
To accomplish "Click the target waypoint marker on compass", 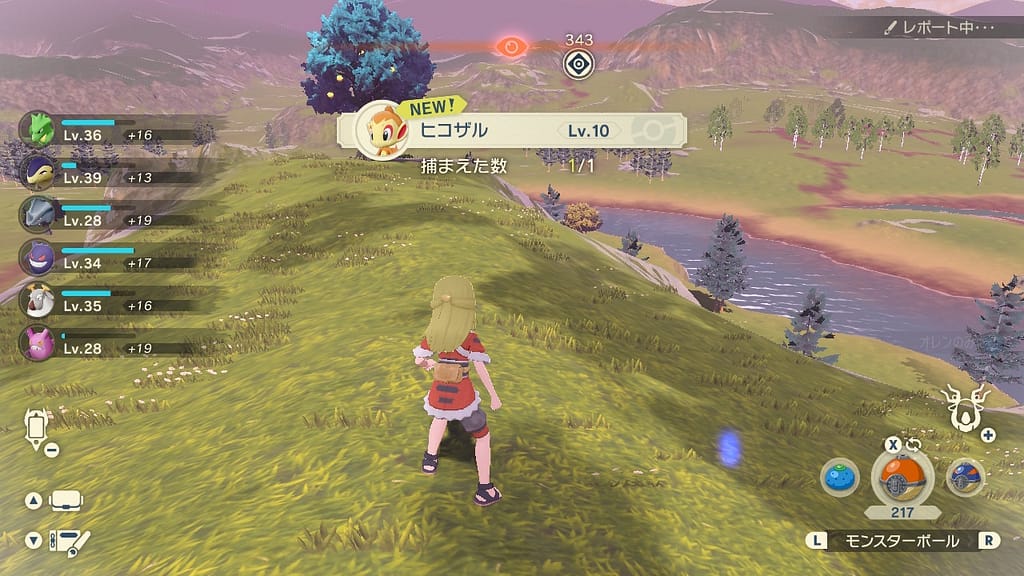I will [x=578, y=64].
